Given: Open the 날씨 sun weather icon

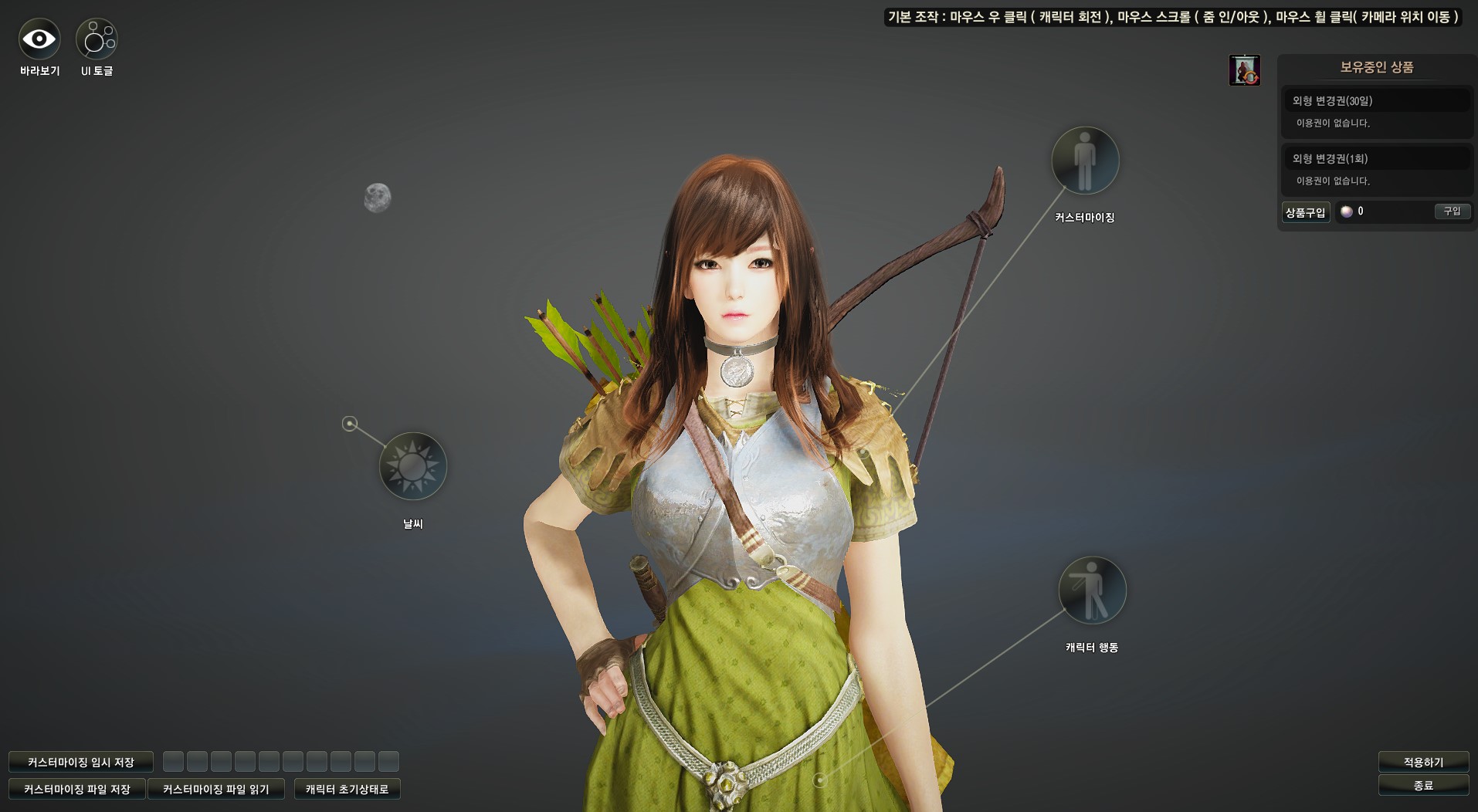Looking at the screenshot, I should point(413,466).
